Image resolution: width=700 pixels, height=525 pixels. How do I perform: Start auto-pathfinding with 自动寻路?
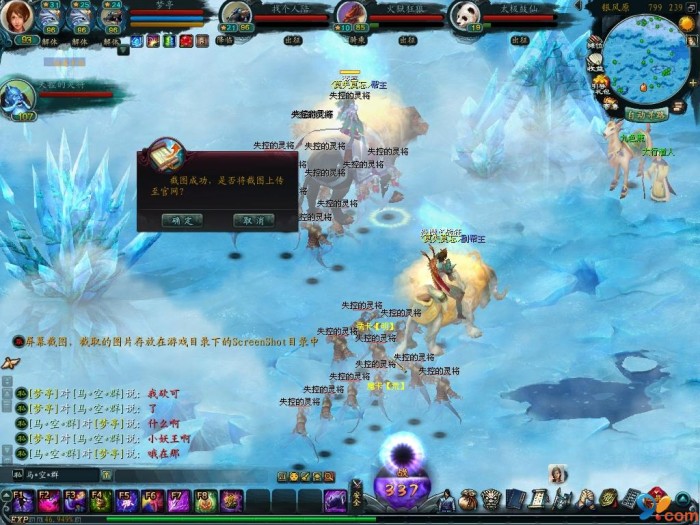pyautogui.click(x=647, y=115)
